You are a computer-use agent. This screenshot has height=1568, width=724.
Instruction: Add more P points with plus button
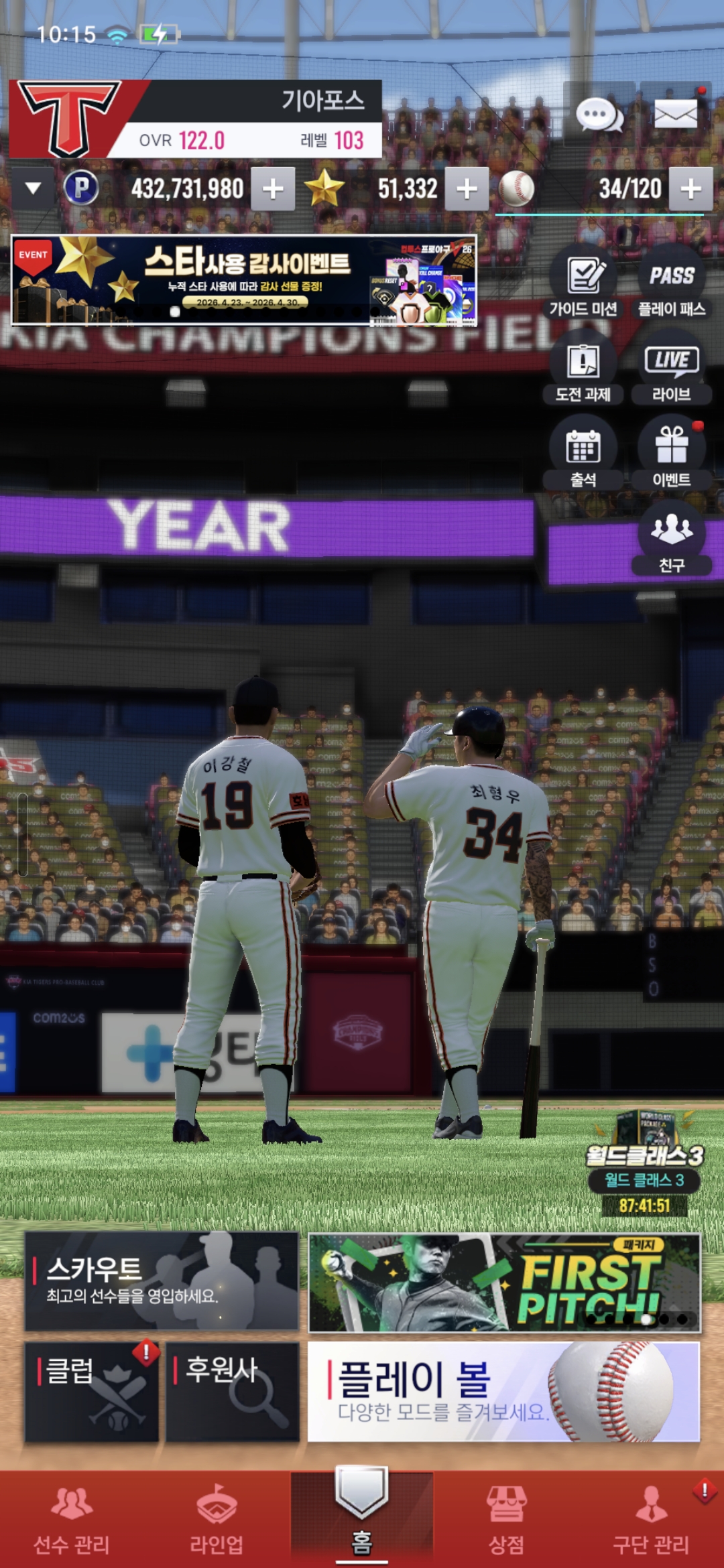click(x=273, y=189)
